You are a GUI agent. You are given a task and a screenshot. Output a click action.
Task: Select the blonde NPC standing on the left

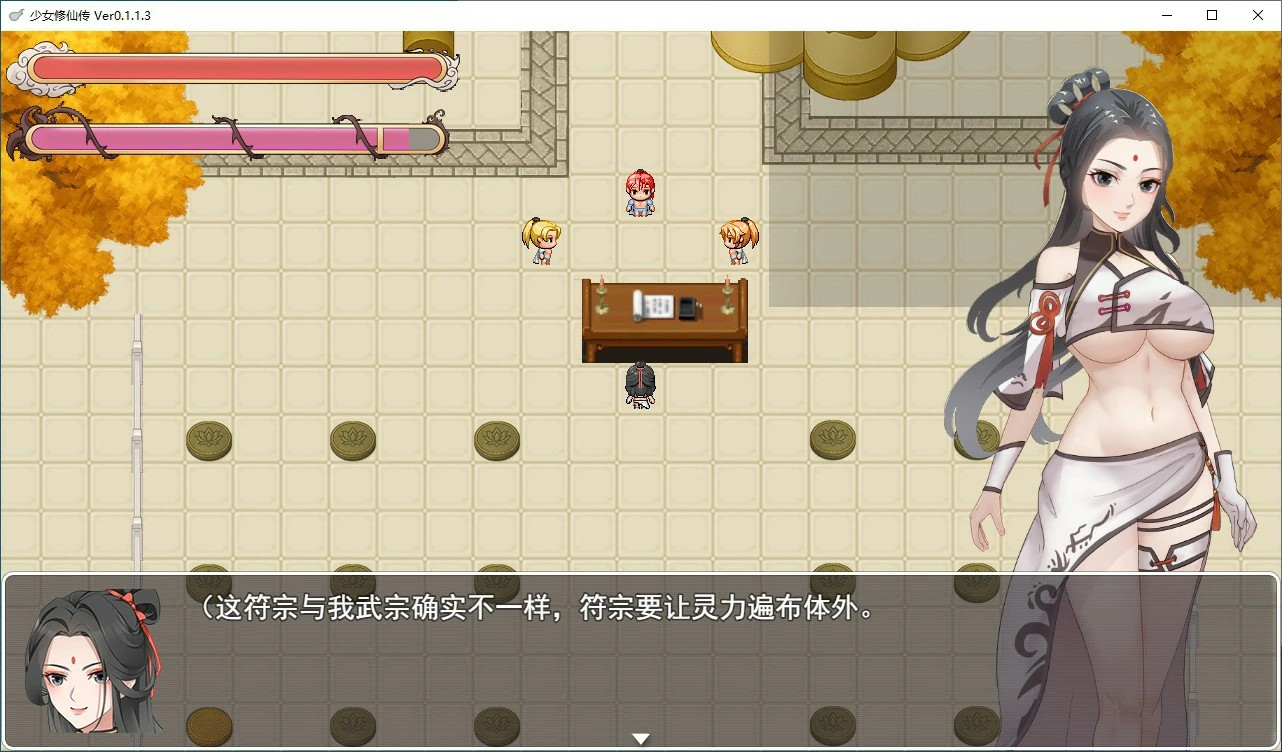541,240
